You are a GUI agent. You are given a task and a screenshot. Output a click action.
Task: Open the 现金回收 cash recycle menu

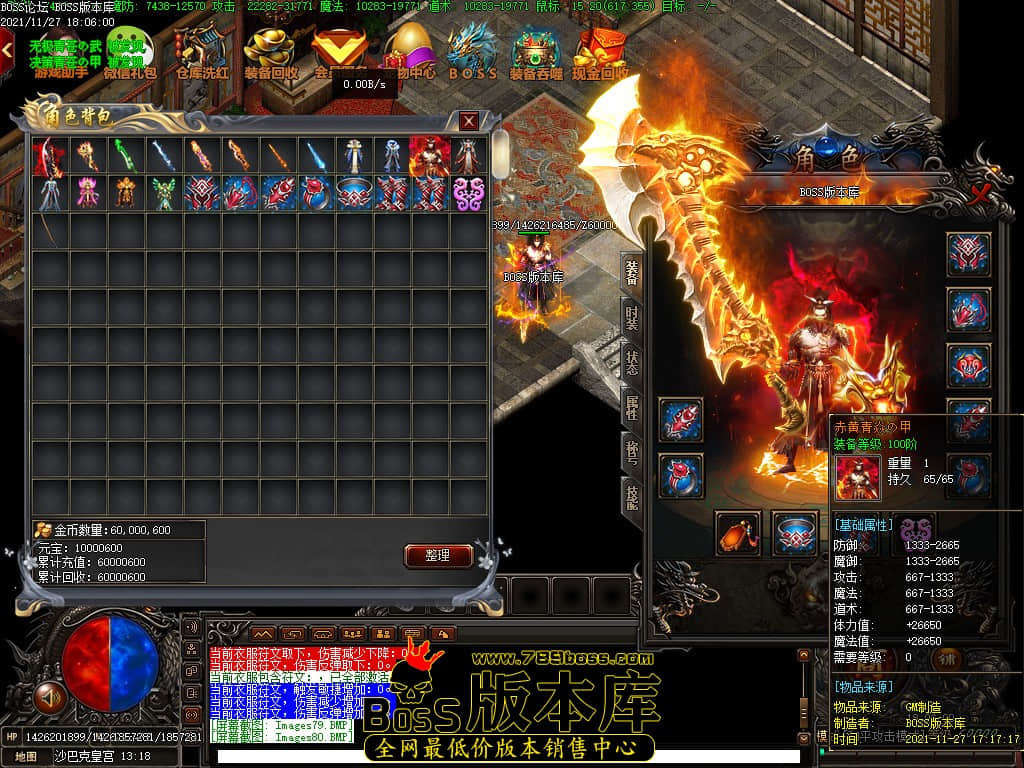(x=600, y=53)
